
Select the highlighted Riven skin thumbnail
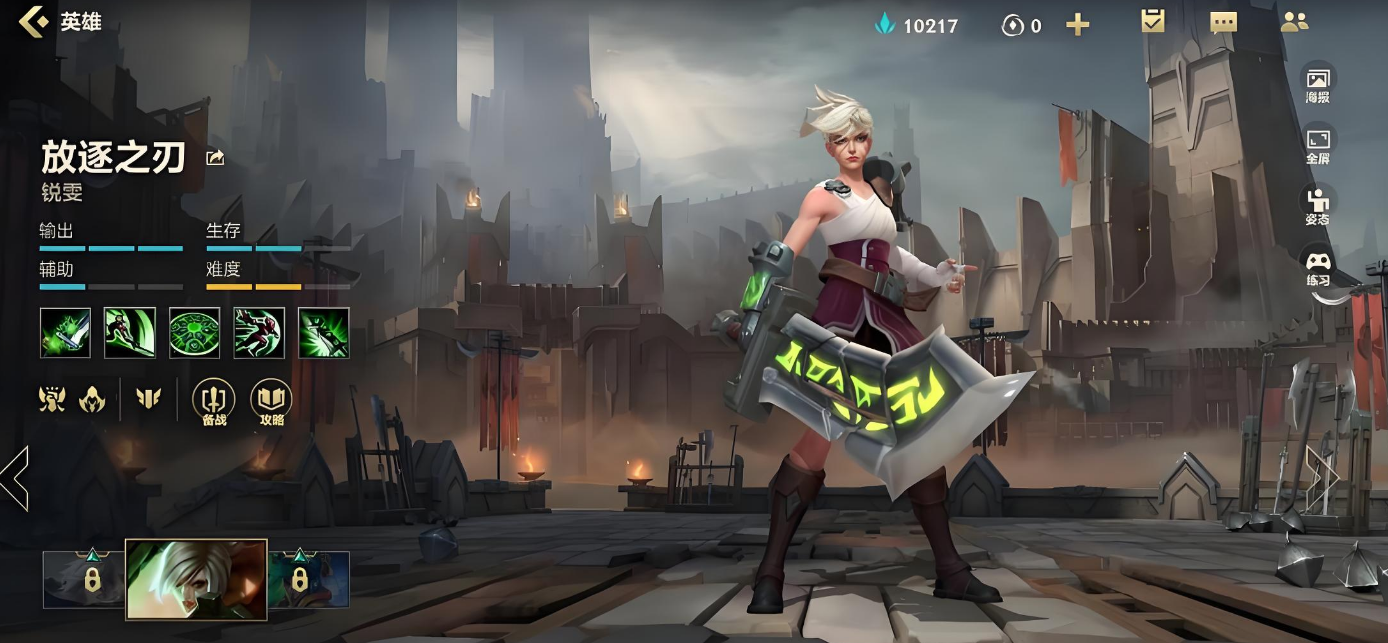pos(196,579)
